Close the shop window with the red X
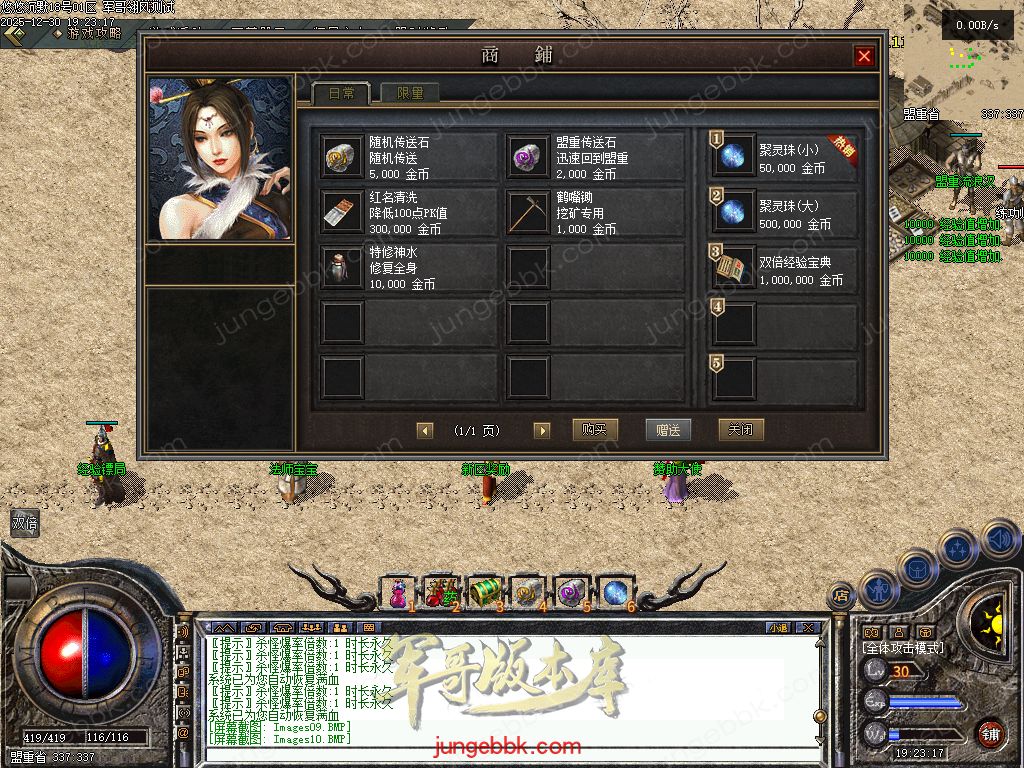 [x=864, y=57]
